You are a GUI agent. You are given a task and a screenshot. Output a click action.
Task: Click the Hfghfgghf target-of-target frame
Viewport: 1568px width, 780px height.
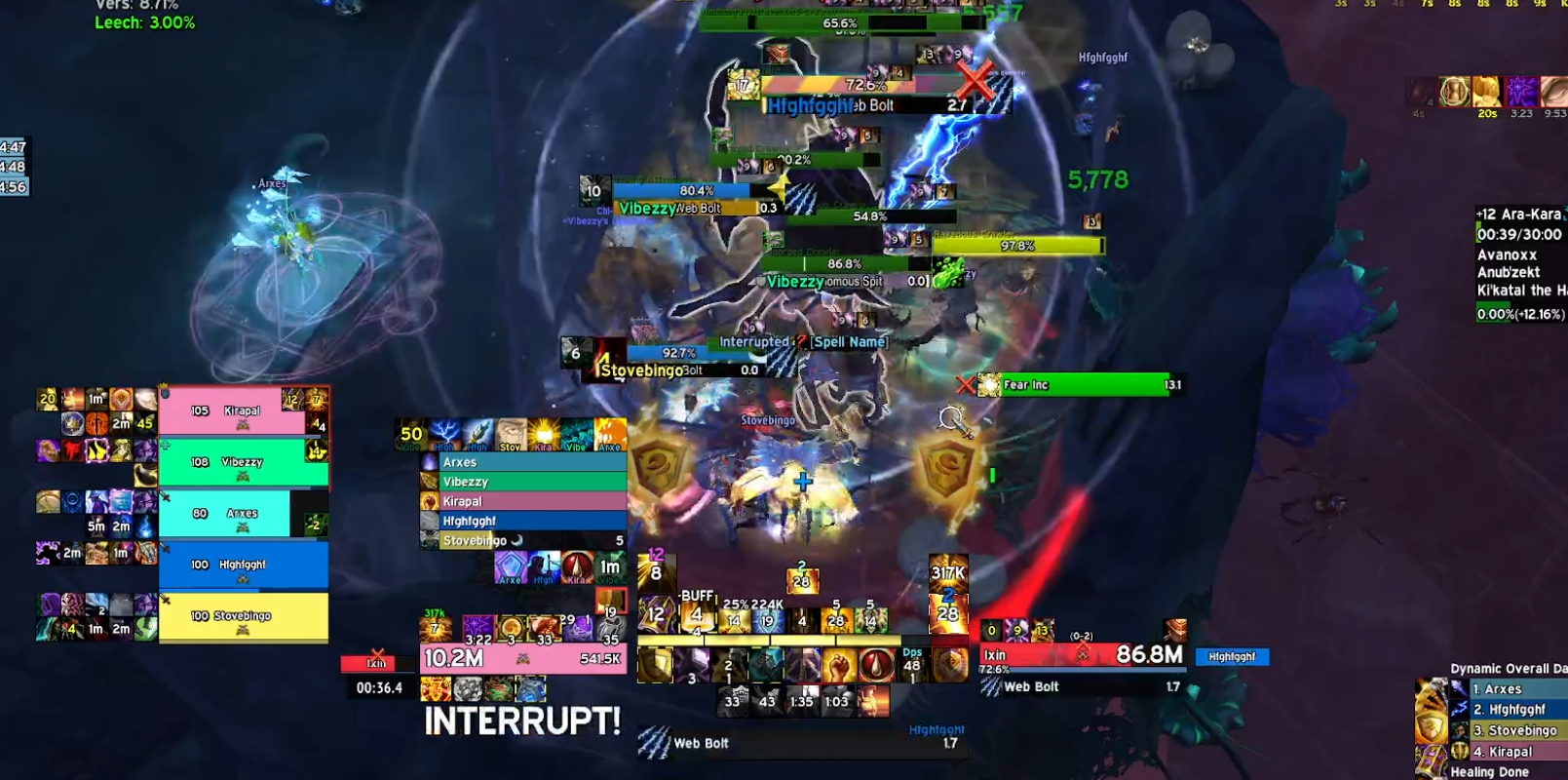[1232, 657]
